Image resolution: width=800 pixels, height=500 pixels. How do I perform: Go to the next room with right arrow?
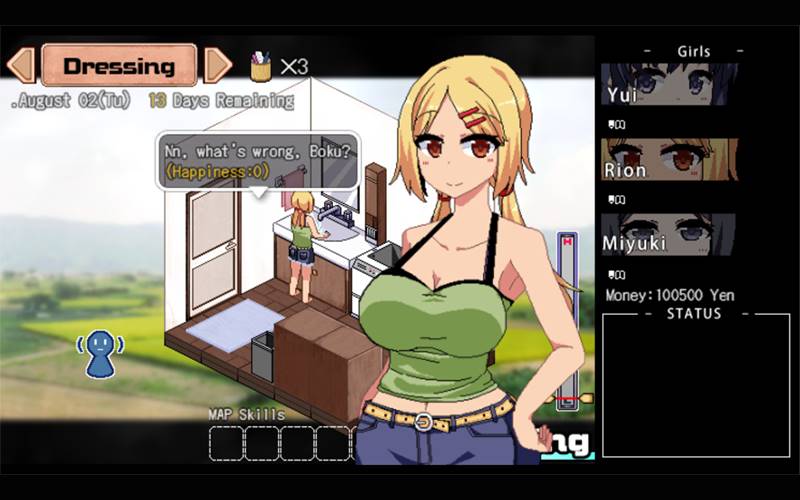tap(217, 66)
